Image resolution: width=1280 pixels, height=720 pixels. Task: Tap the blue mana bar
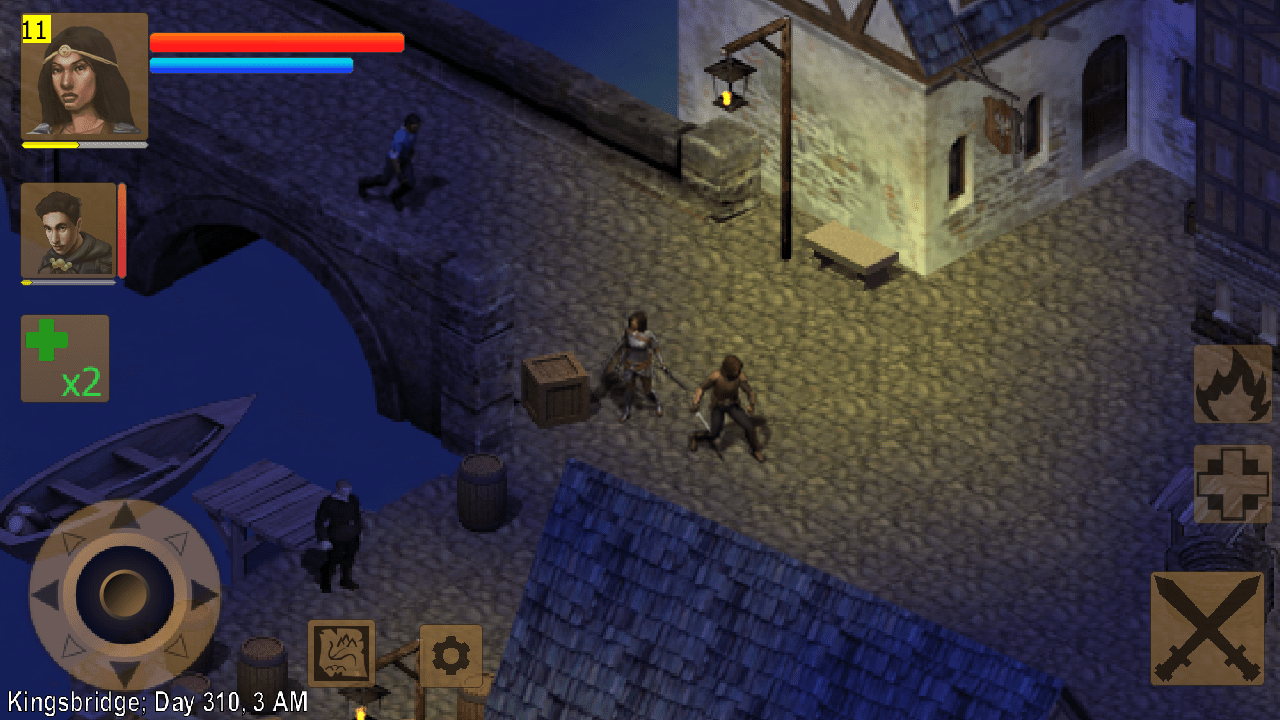click(x=251, y=65)
